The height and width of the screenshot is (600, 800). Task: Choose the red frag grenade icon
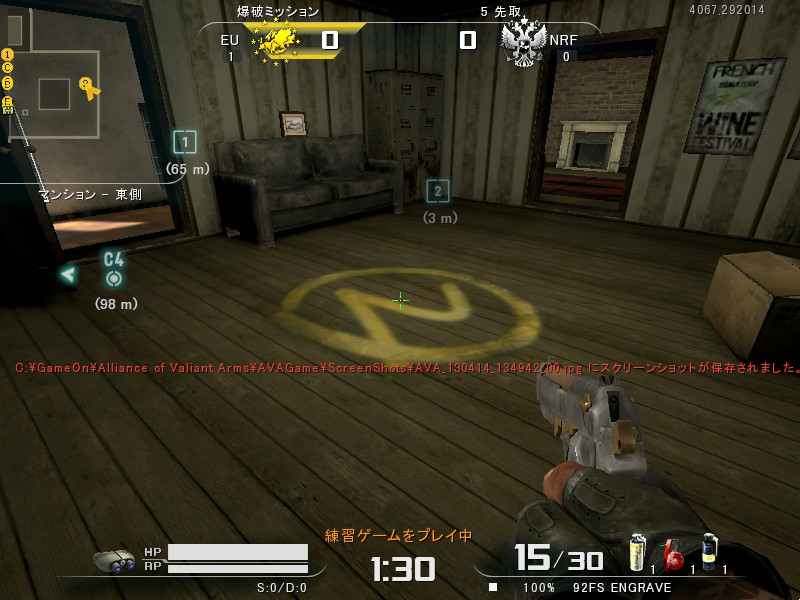pyautogui.click(x=673, y=556)
